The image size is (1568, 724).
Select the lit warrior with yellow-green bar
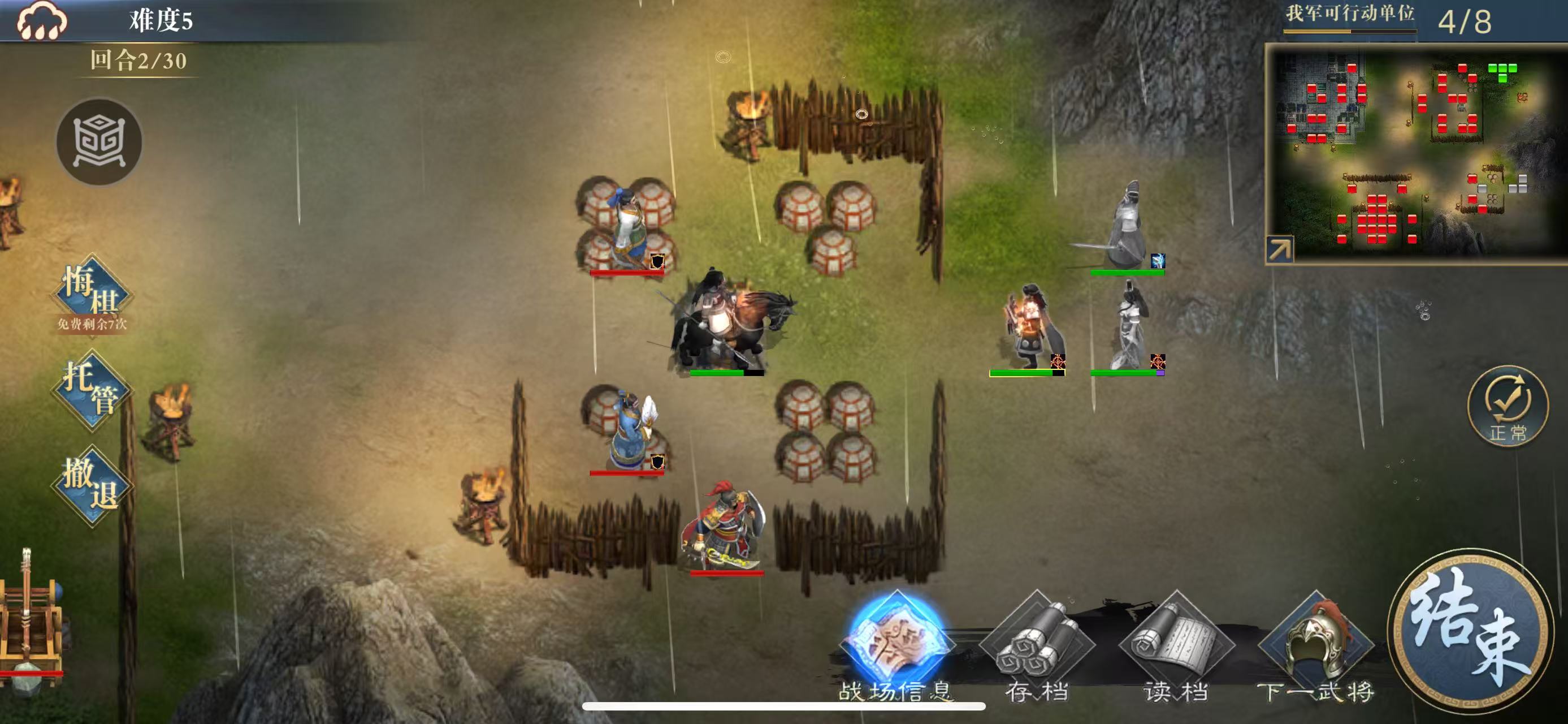click(x=1027, y=330)
